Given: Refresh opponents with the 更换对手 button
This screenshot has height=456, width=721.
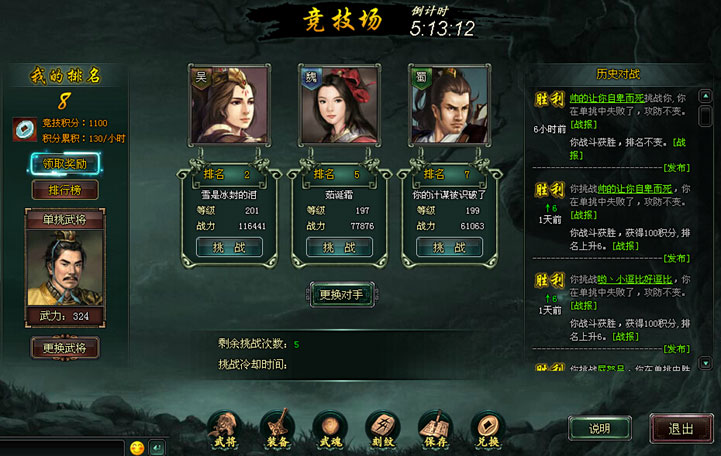Looking at the screenshot, I should (x=340, y=294).
